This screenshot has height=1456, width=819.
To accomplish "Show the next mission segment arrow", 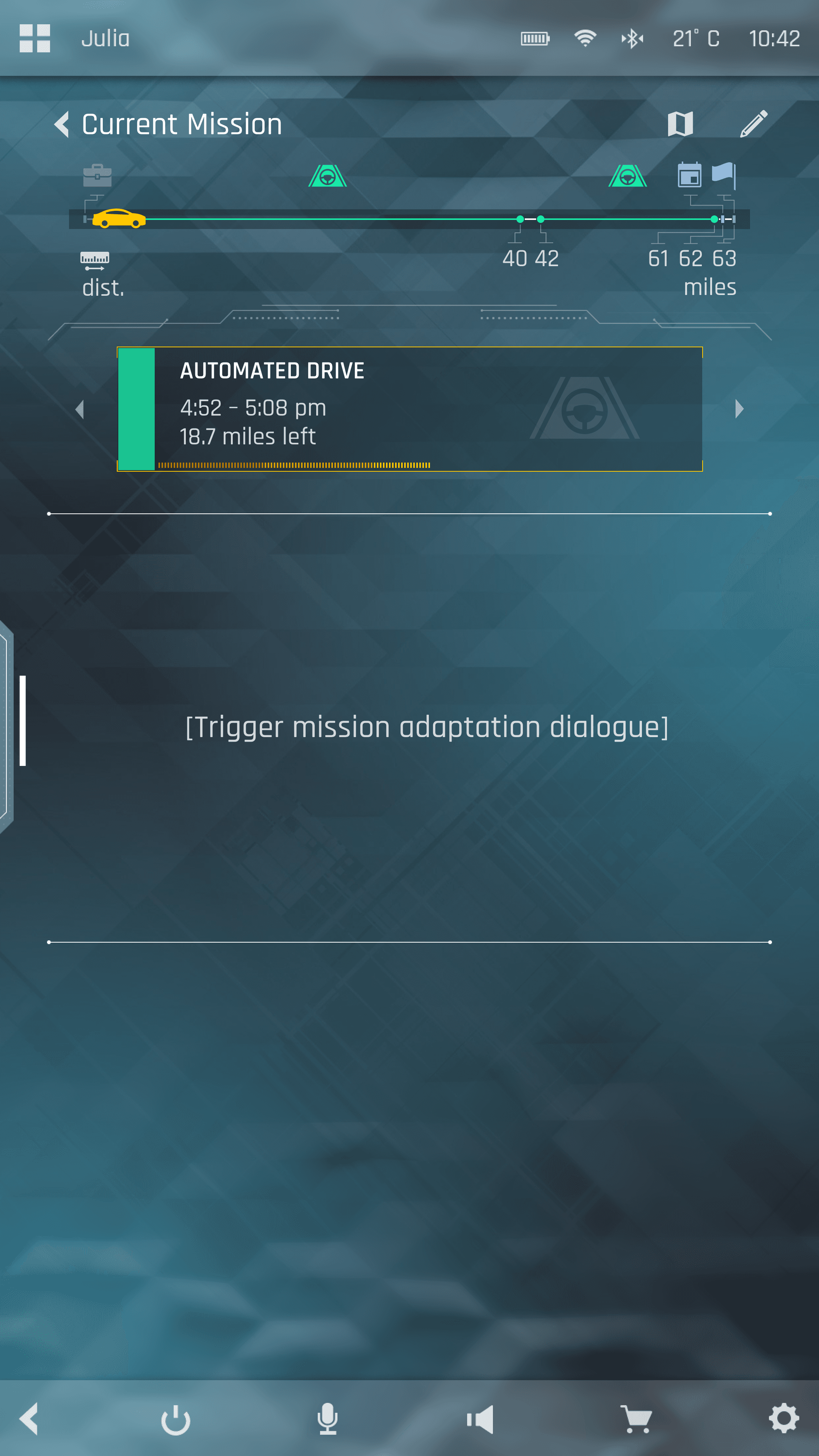I will coord(739,409).
